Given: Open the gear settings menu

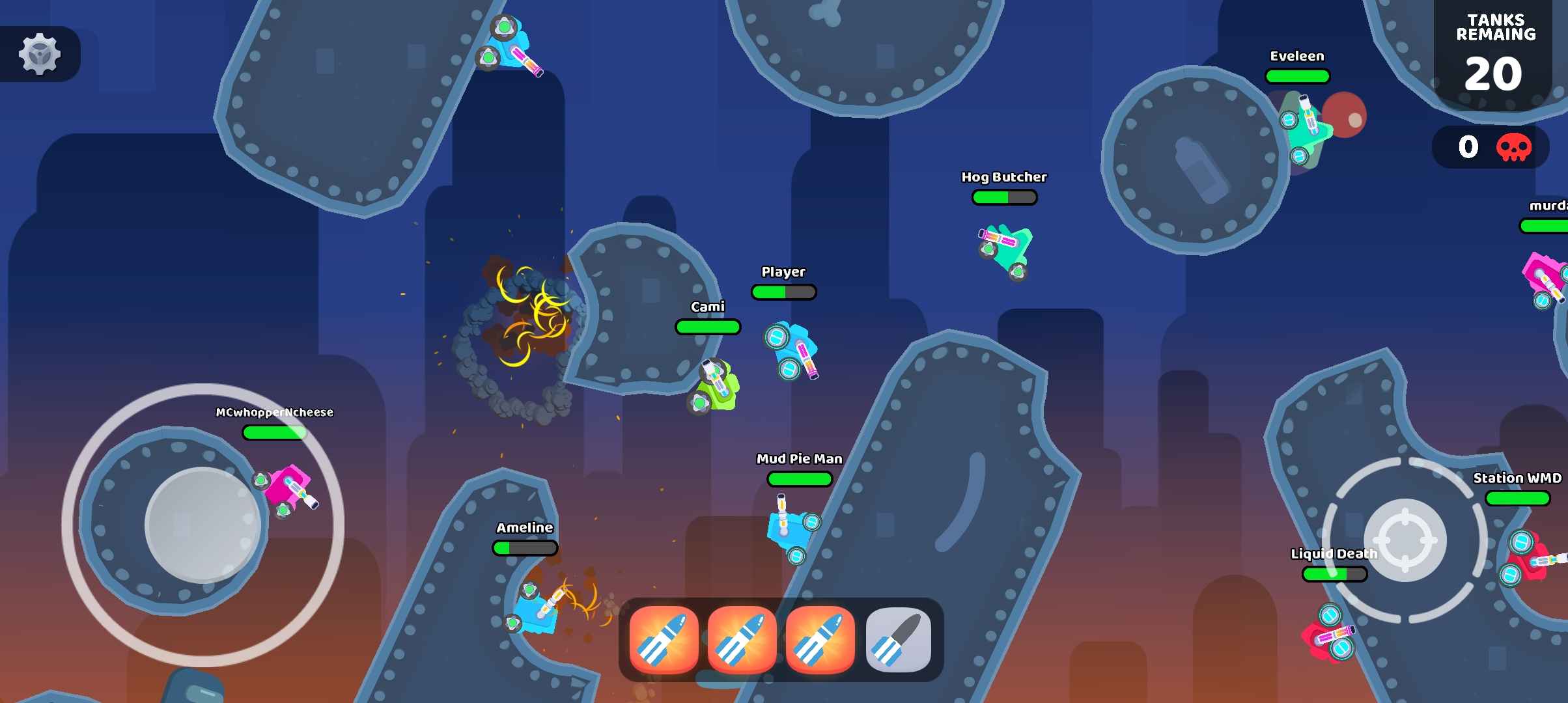Looking at the screenshot, I should (40, 54).
